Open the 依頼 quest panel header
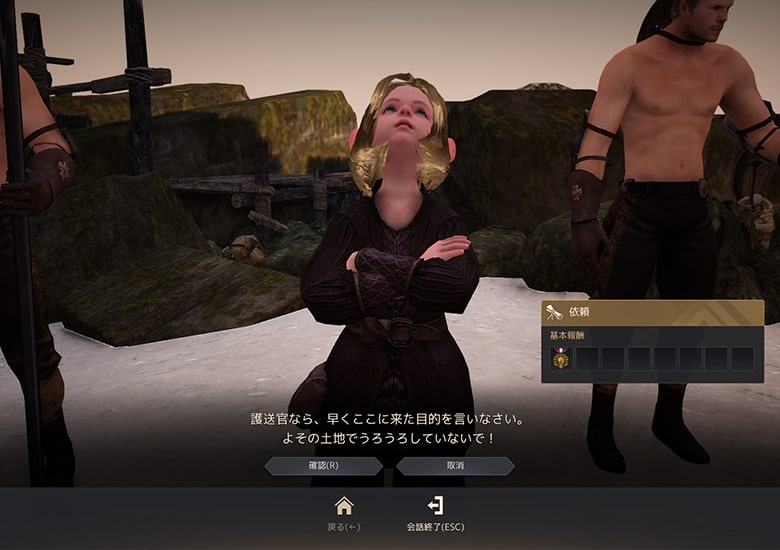 (x=652, y=314)
